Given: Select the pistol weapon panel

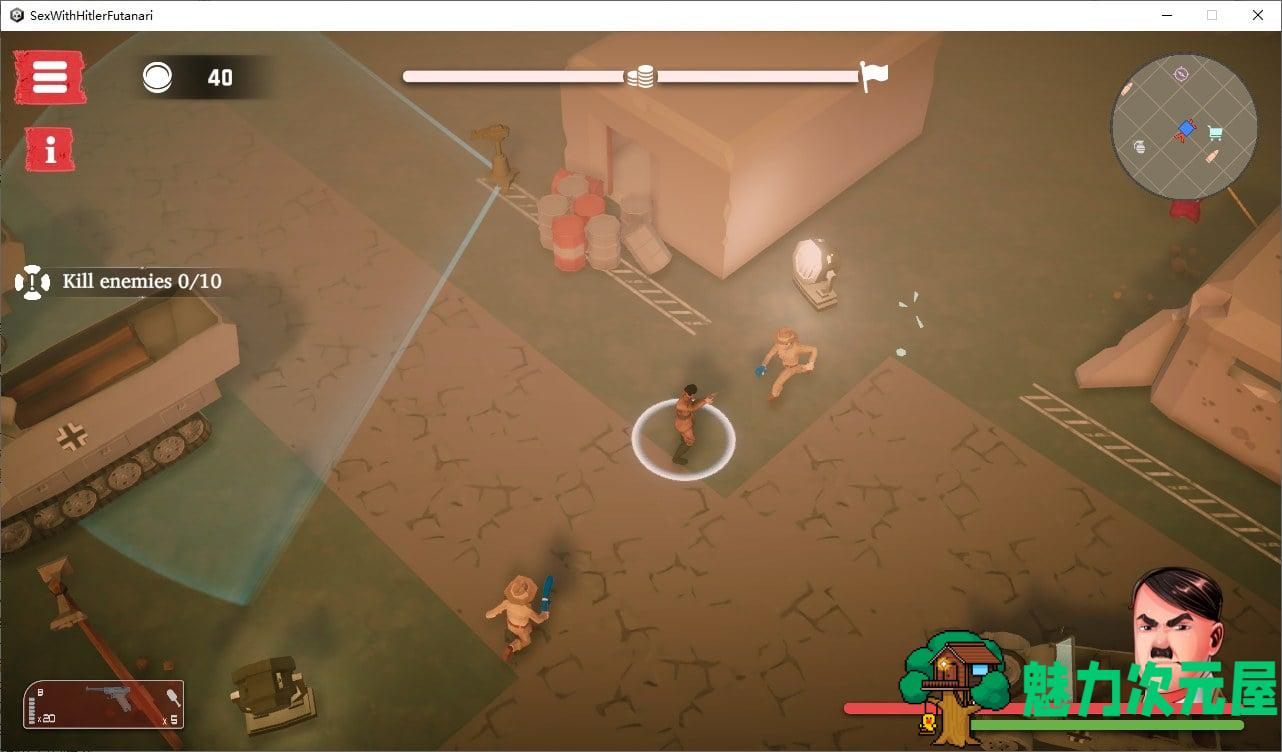Looking at the screenshot, I should [104, 704].
